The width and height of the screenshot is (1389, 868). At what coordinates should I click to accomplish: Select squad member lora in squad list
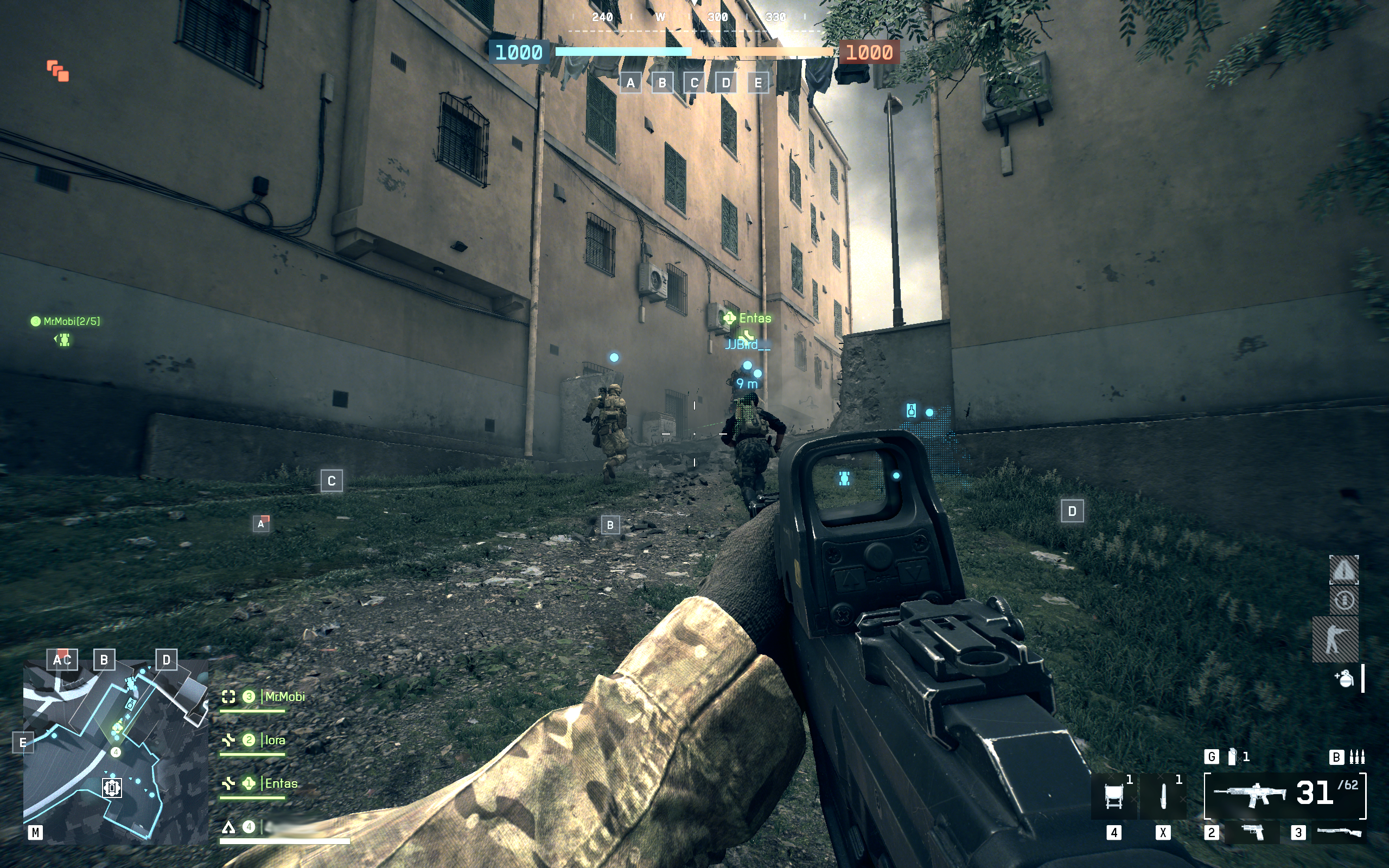[275, 740]
